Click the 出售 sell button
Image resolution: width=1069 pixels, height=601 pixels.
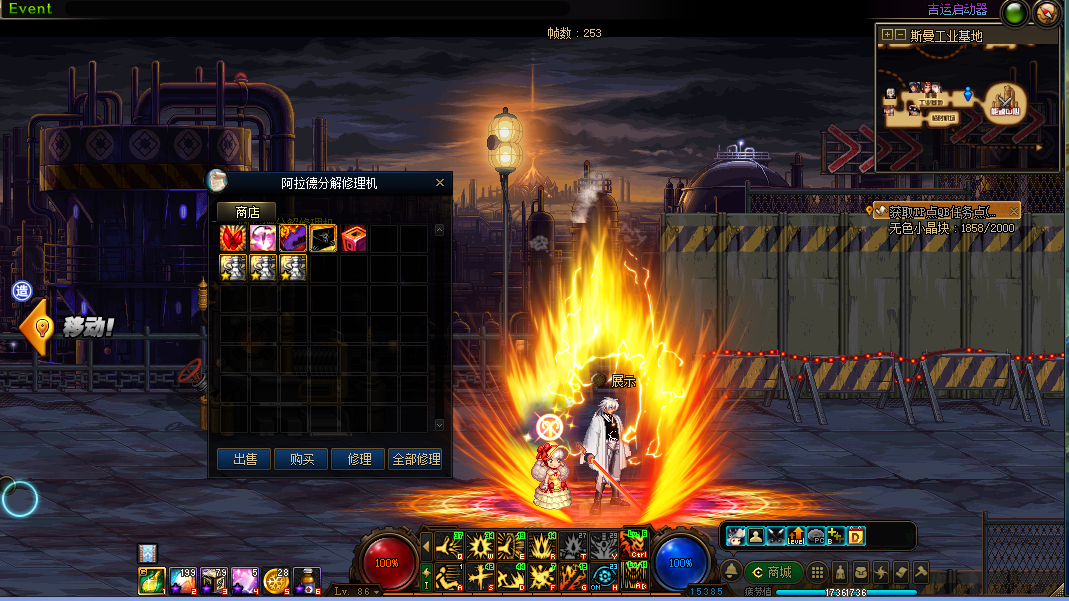(245, 459)
